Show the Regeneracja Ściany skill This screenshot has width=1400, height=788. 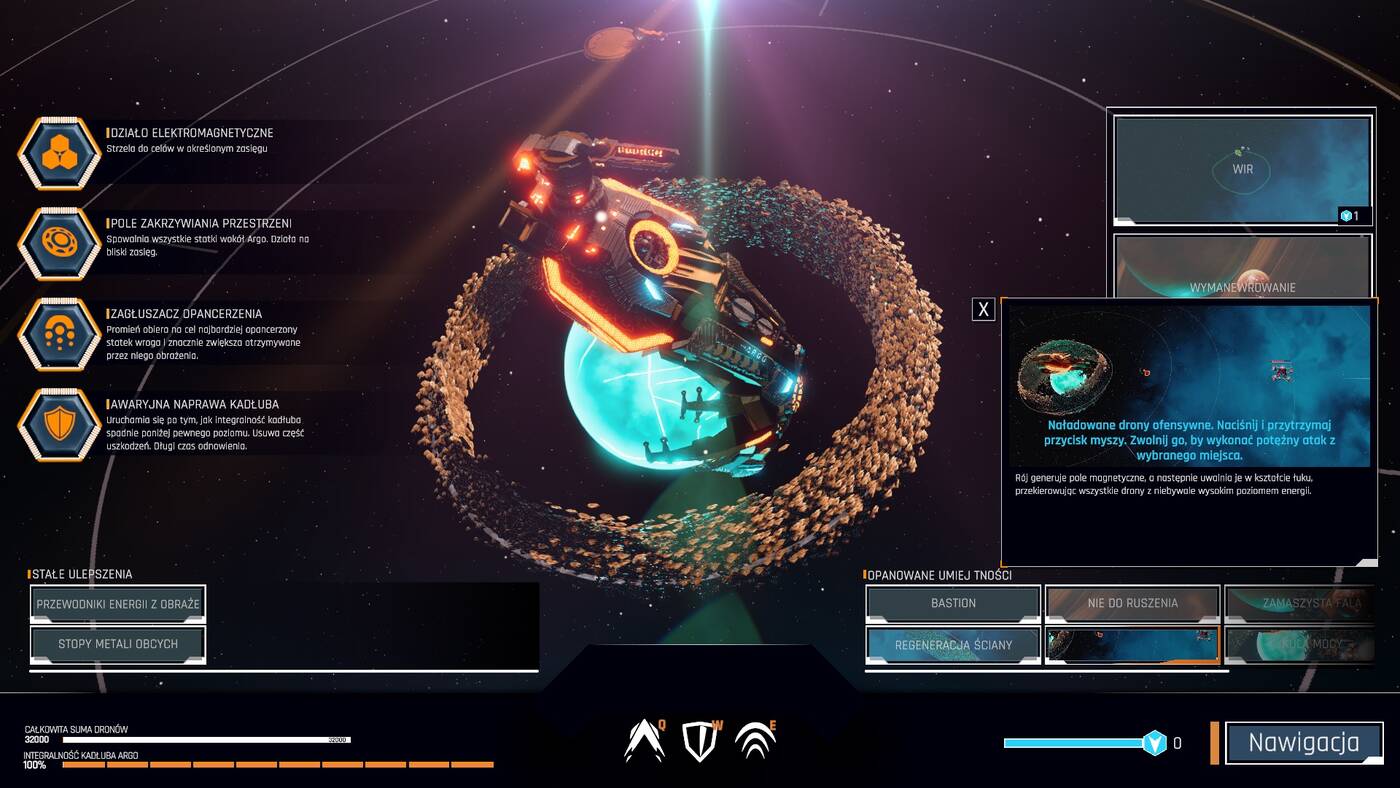click(953, 645)
